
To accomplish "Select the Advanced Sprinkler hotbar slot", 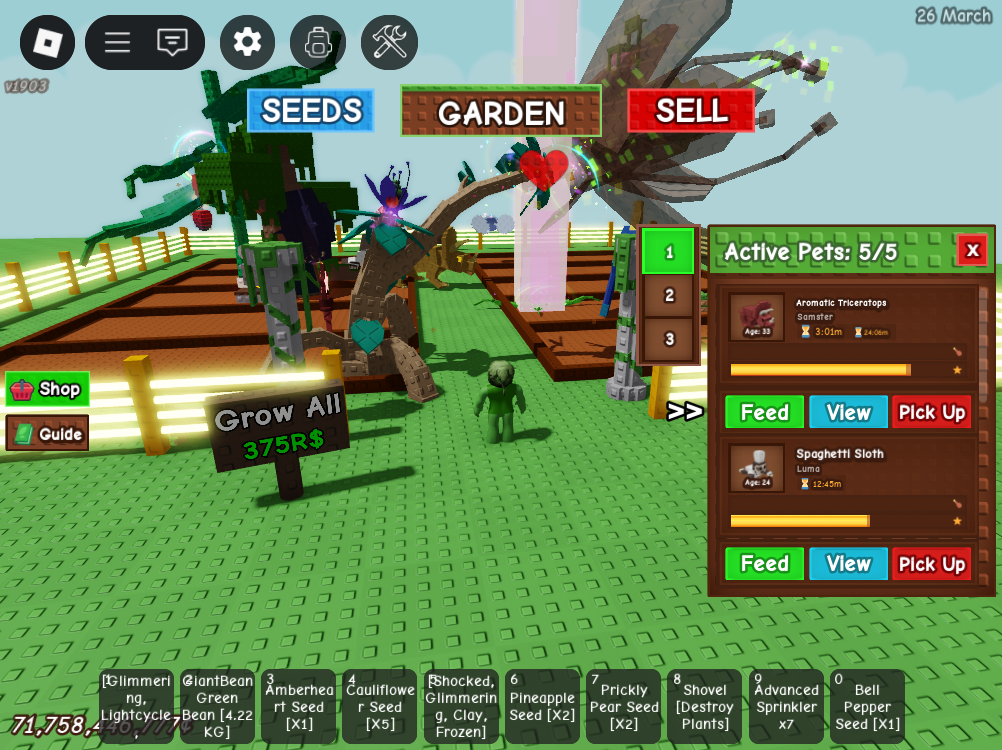I will click(x=786, y=706).
